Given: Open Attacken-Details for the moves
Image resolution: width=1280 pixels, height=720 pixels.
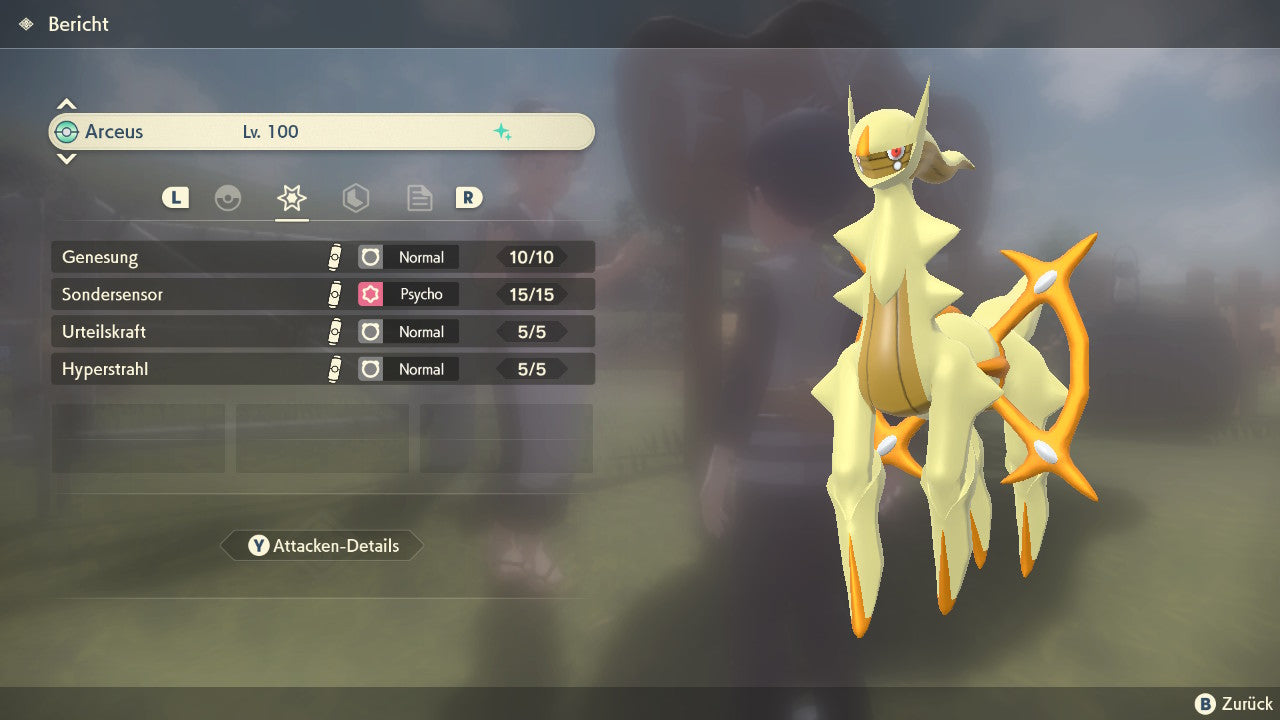Looking at the screenshot, I should click(322, 546).
